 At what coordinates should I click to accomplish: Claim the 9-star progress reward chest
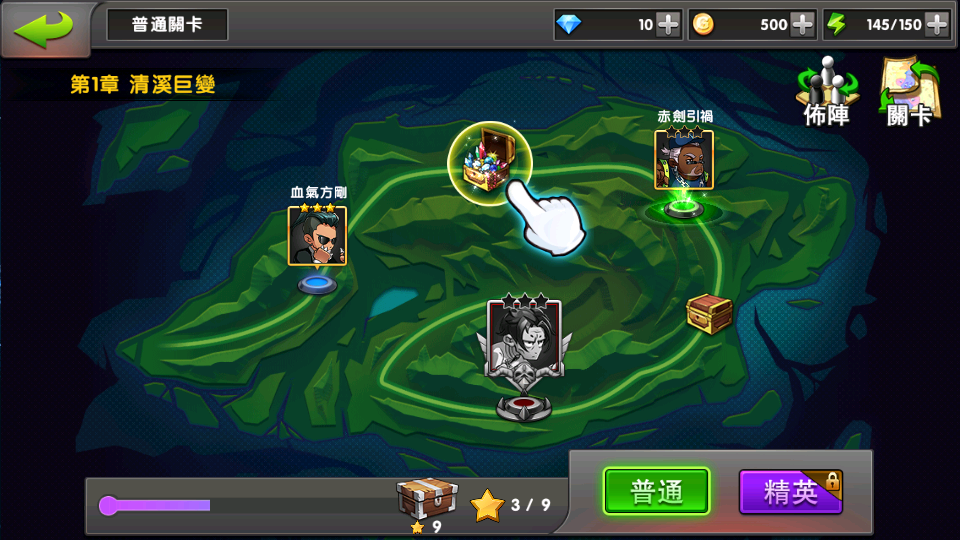pos(427,498)
